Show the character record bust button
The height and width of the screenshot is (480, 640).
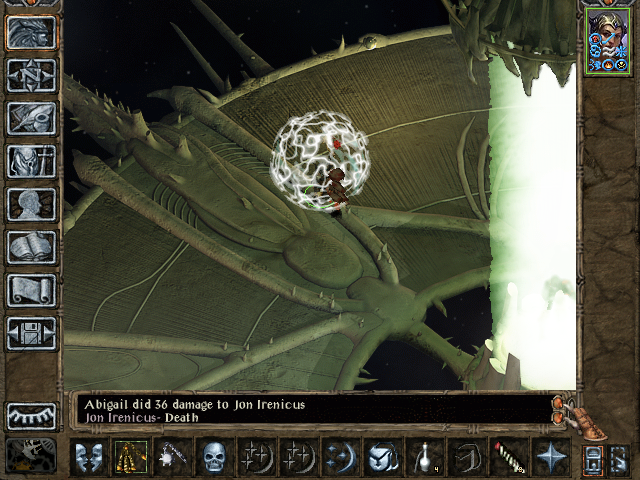point(31,204)
